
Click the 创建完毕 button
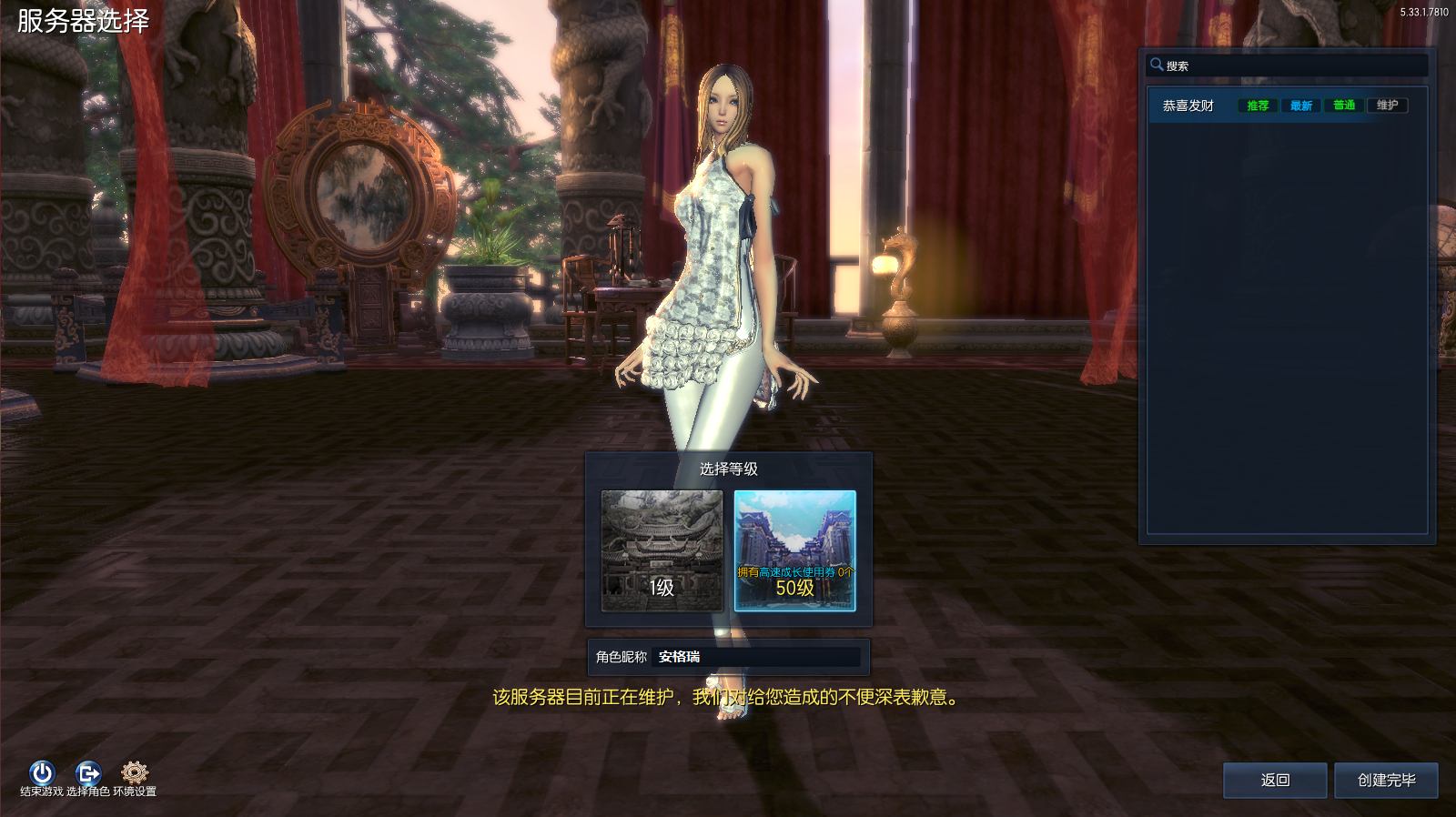[x=1384, y=780]
